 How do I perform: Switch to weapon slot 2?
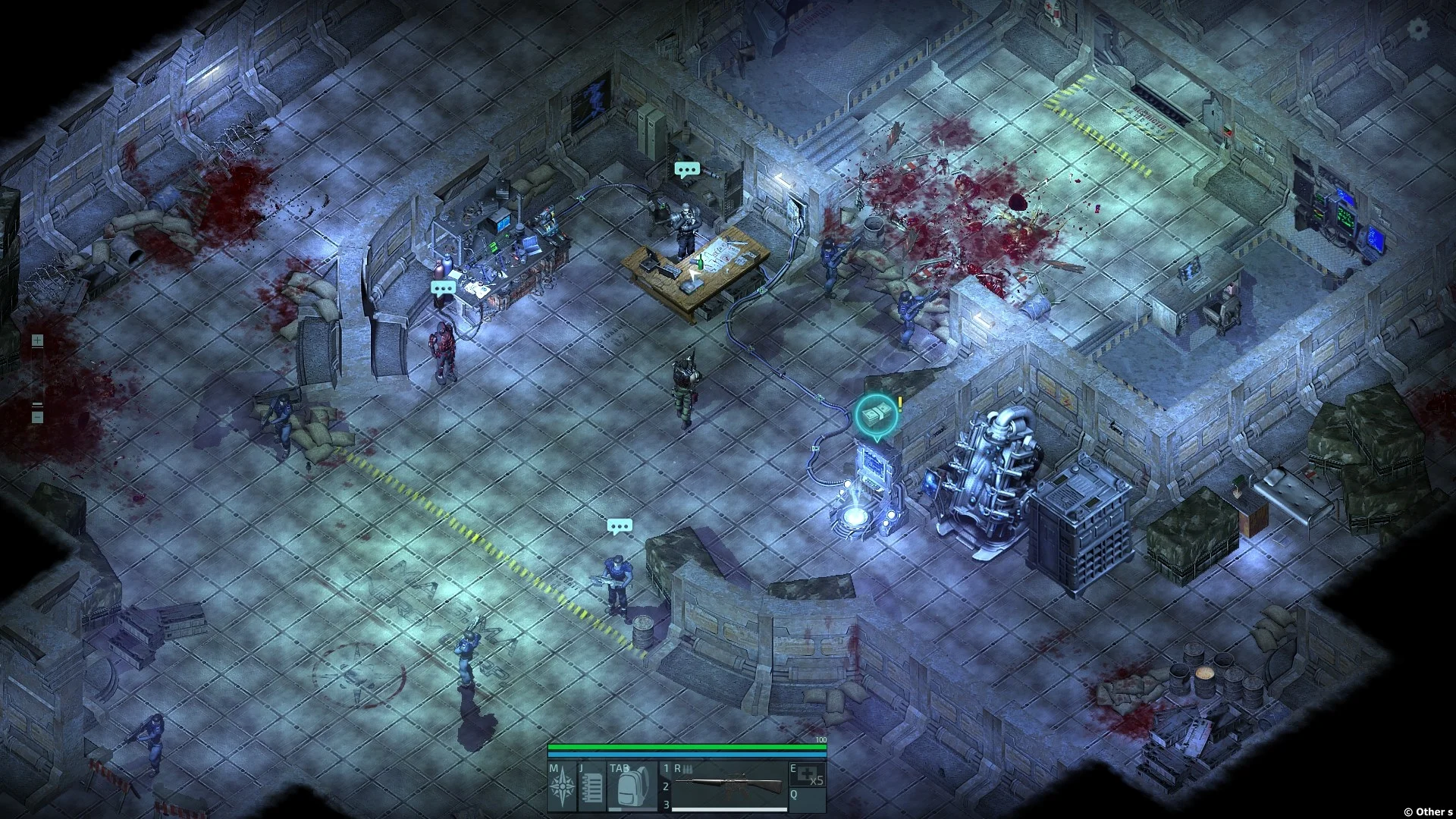click(667, 787)
